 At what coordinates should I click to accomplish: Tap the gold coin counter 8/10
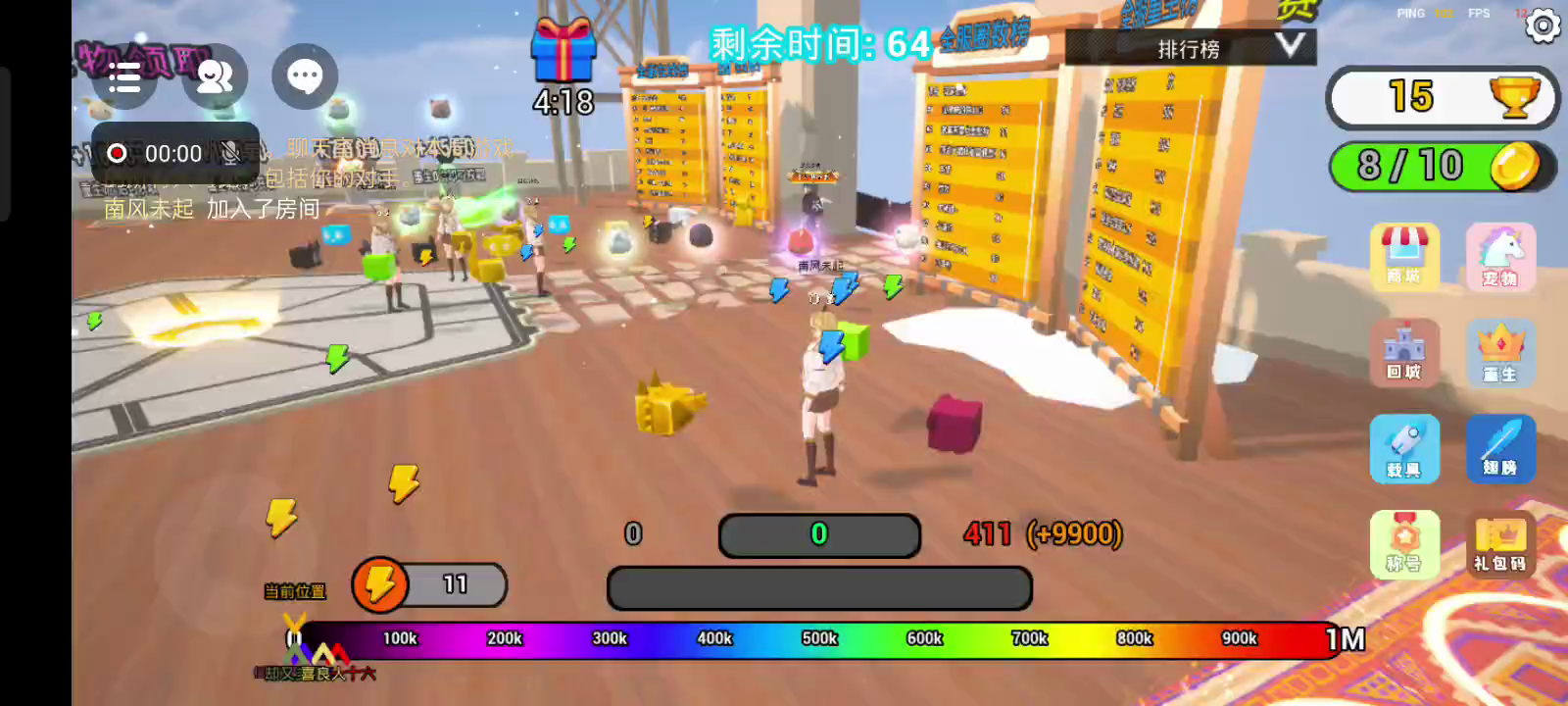1443,166
